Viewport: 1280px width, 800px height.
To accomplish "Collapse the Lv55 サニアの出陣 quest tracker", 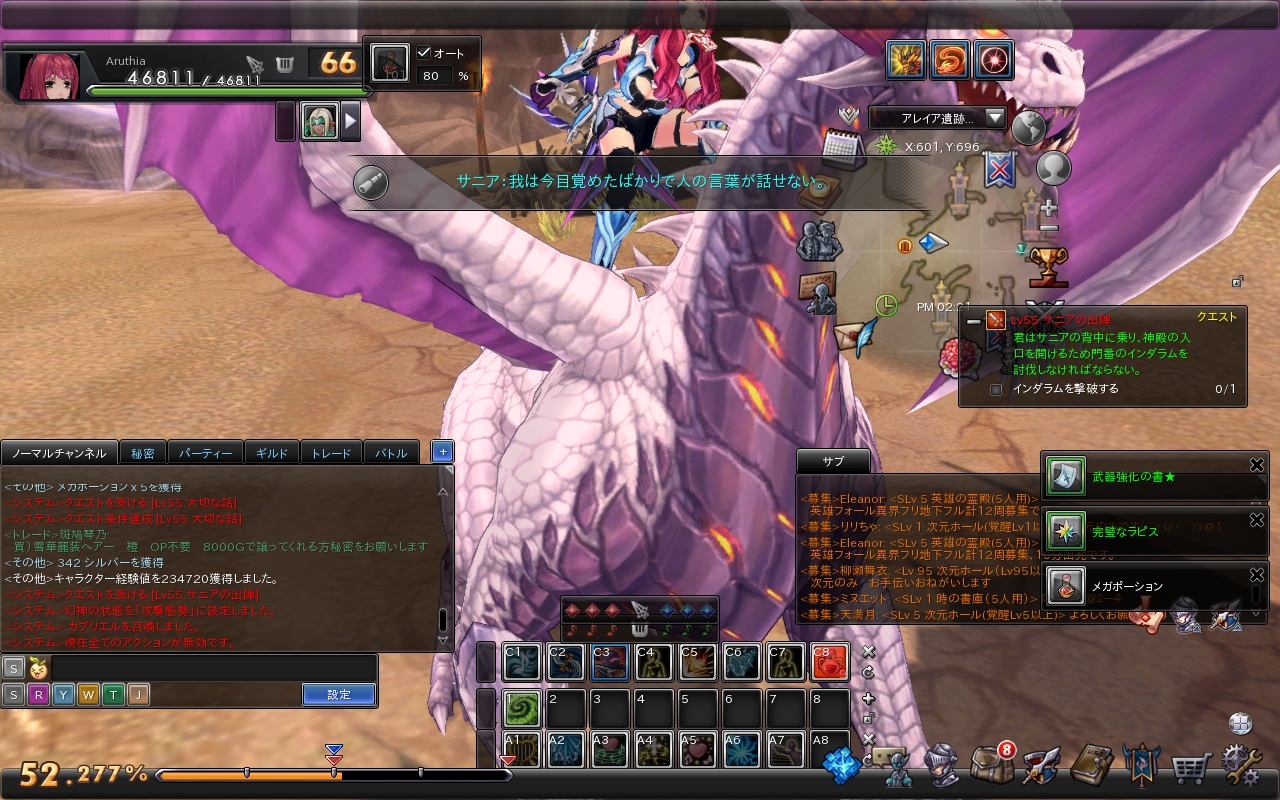I will point(973,321).
